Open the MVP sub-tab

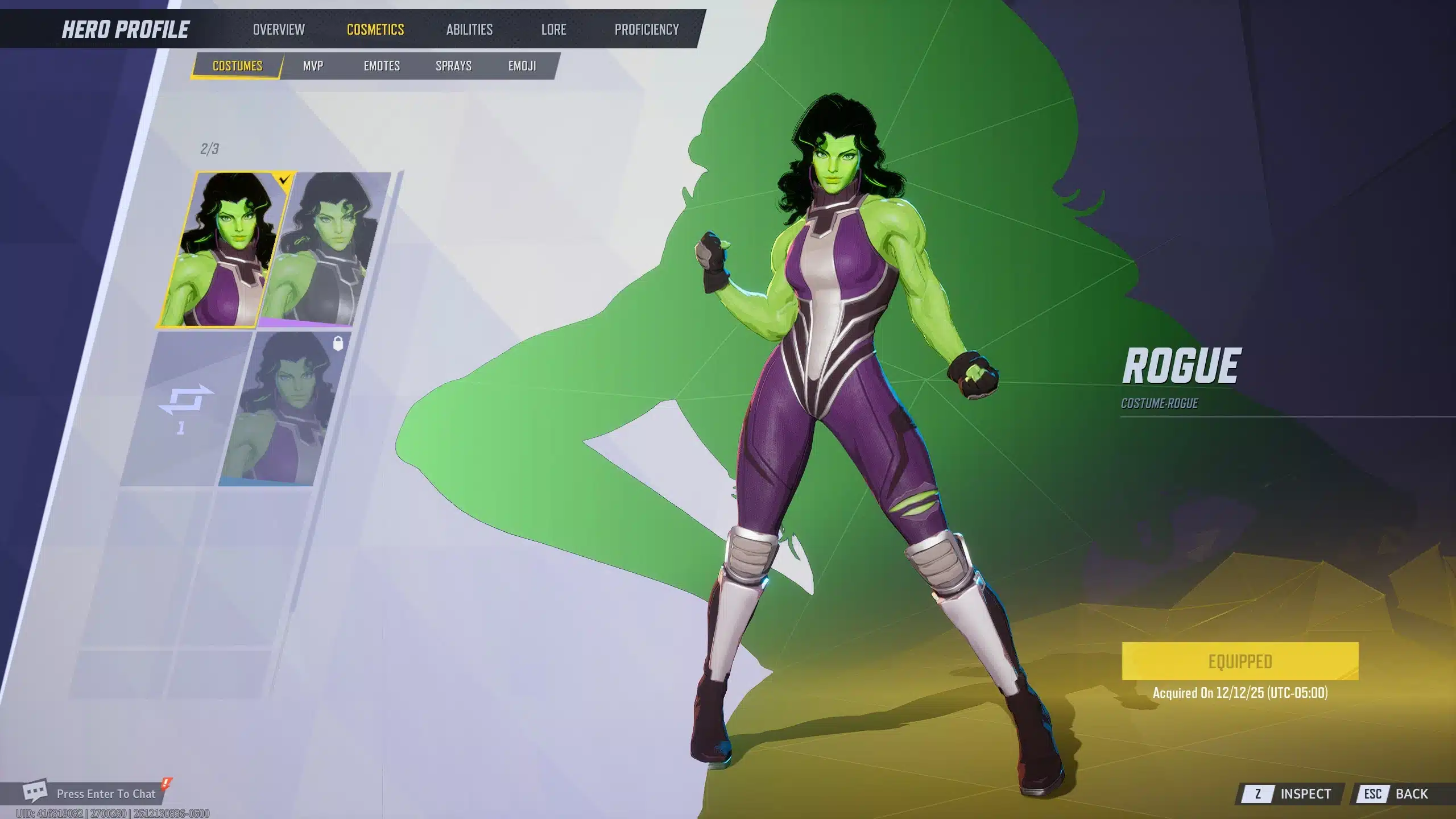[x=313, y=66]
